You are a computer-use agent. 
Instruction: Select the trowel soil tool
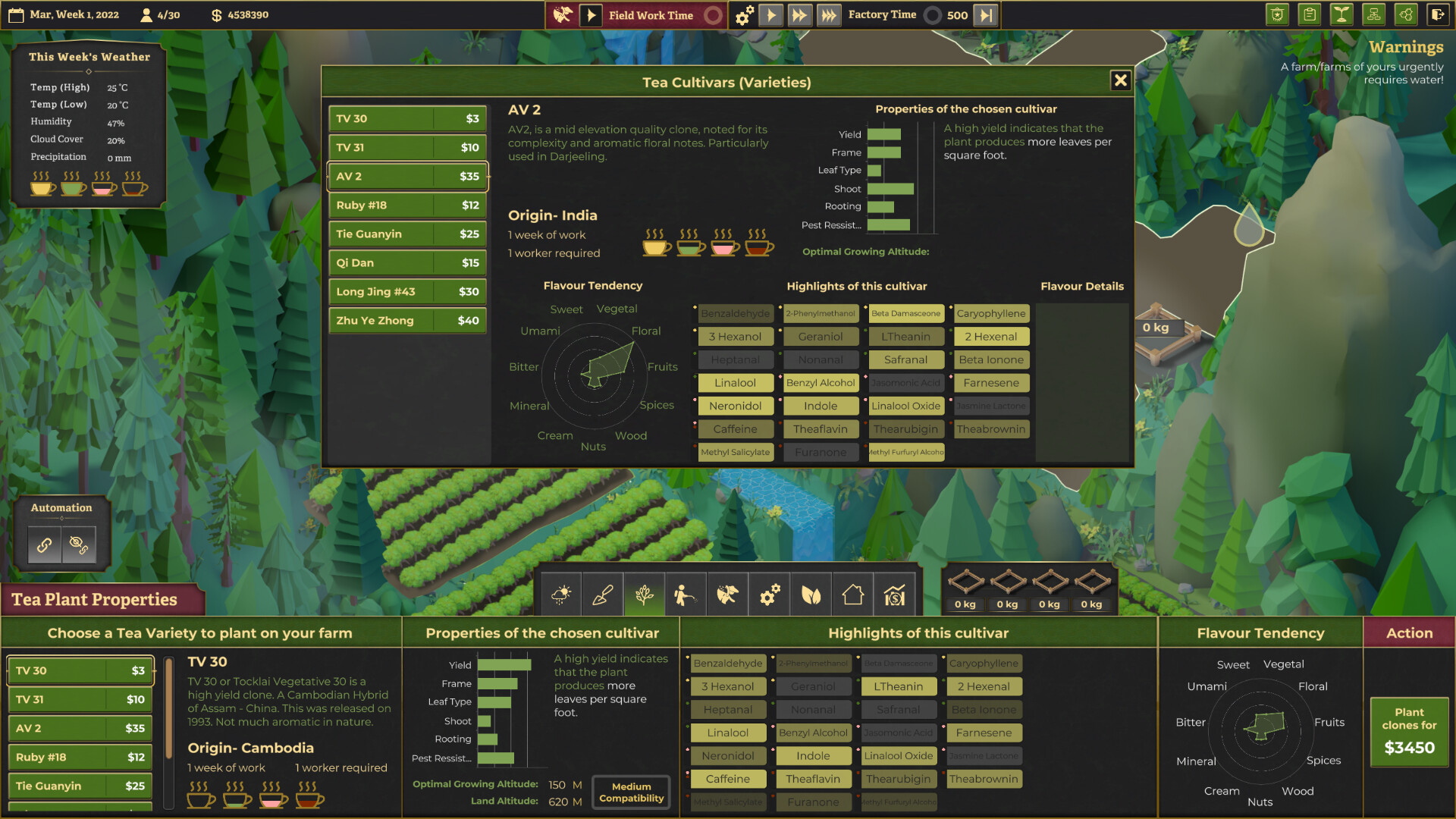602,595
